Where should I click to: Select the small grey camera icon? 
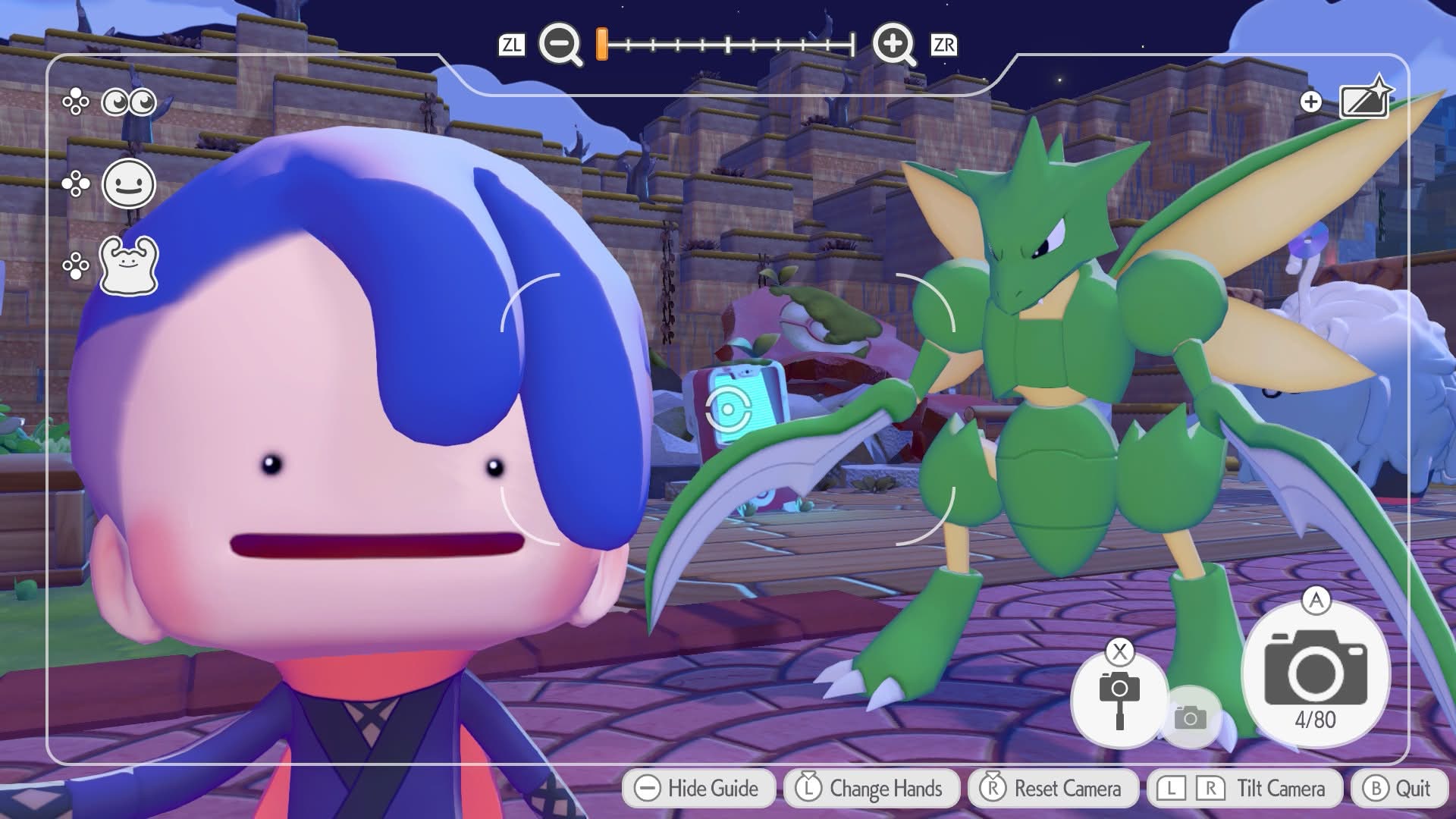pos(1190,717)
